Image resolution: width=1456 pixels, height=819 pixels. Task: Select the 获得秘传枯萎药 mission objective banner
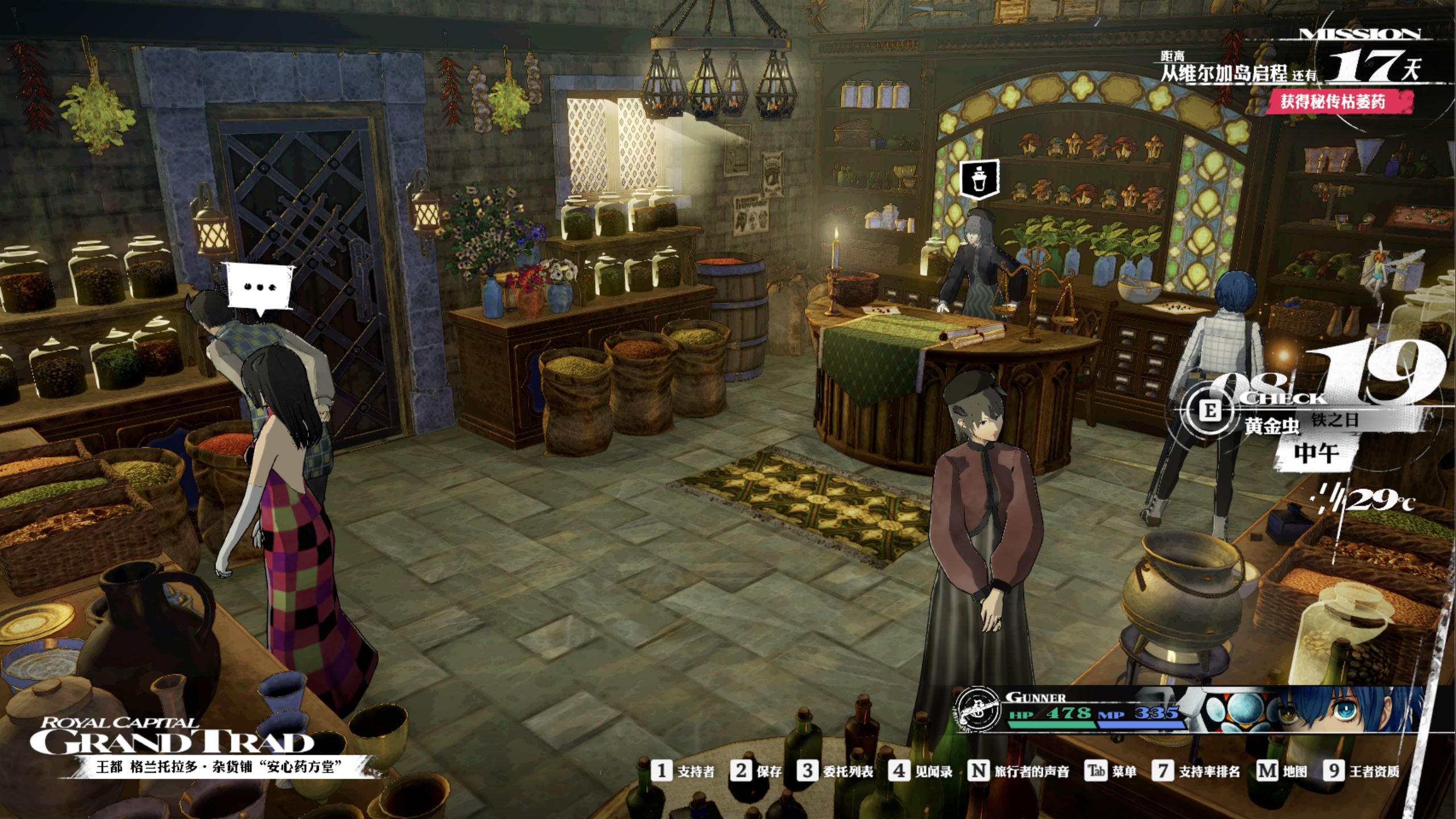[1338, 102]
